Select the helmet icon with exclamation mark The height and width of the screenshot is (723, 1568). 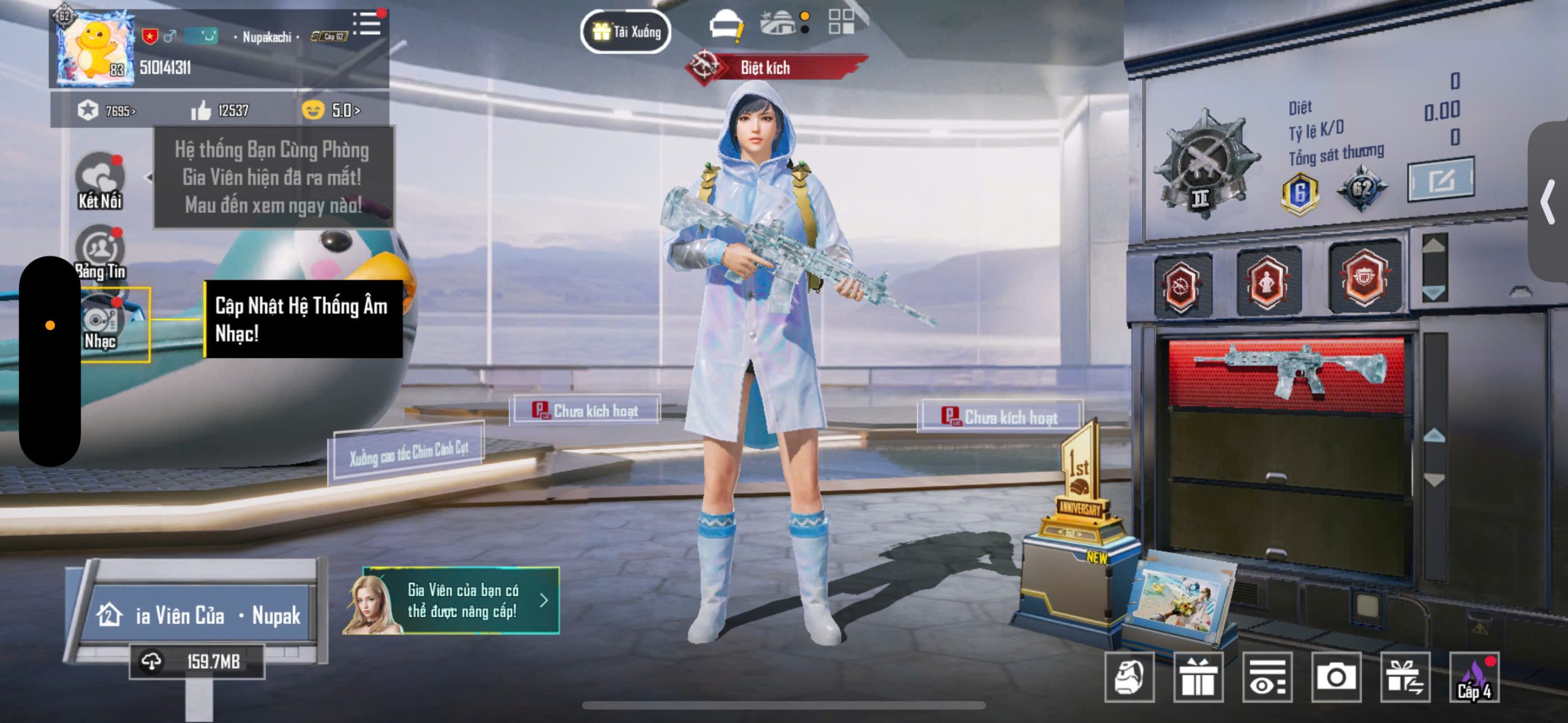pos(726,27)
